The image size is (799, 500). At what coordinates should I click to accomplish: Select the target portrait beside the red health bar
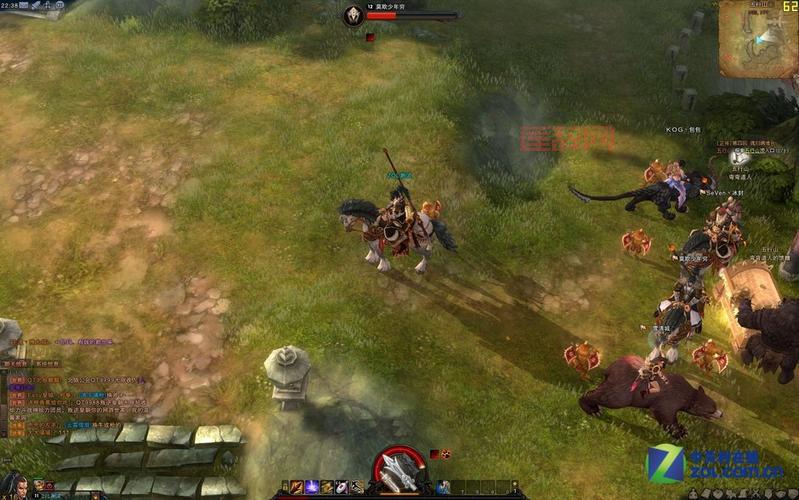tap(353, 15)
